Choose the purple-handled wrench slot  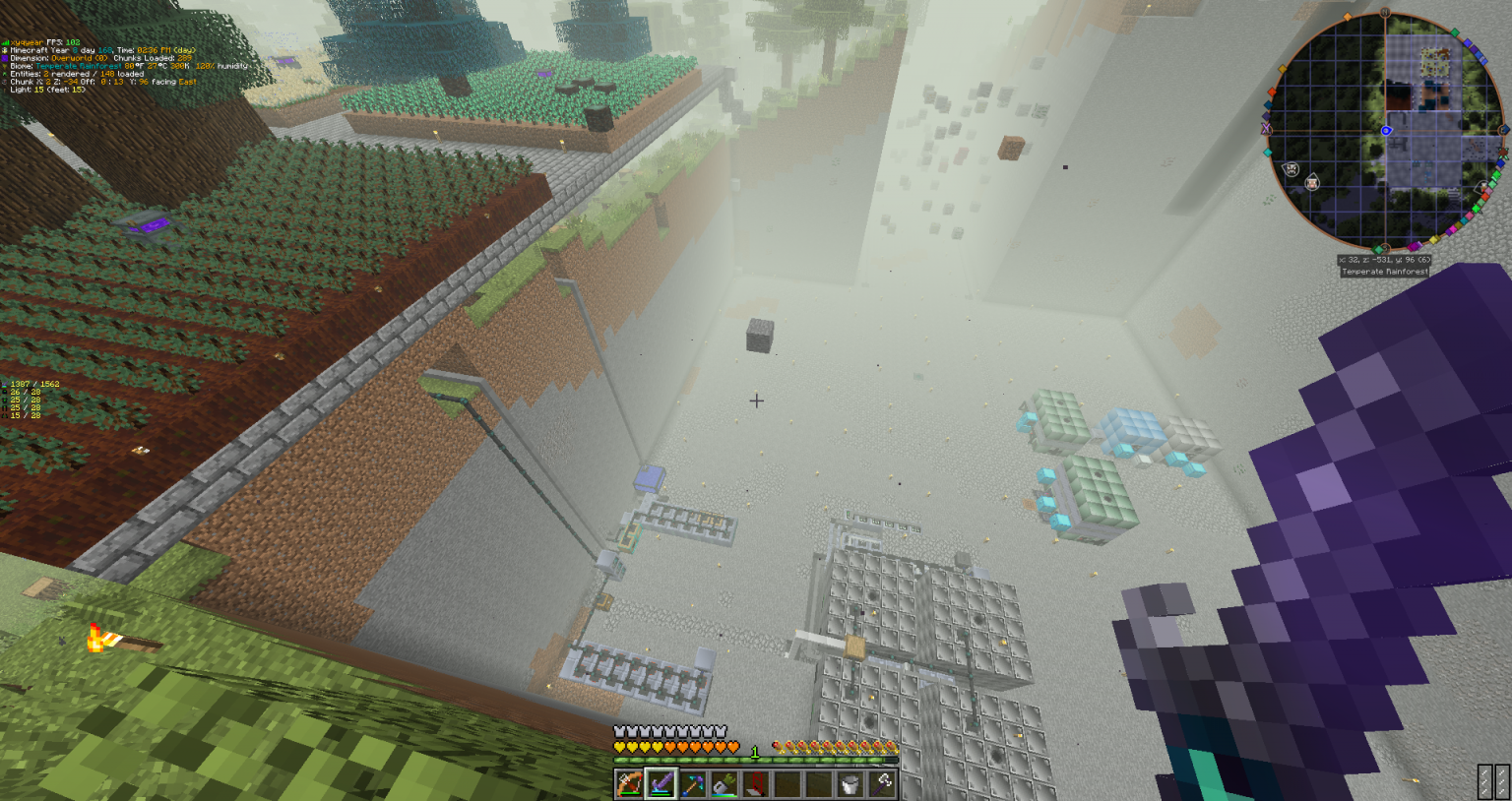tap(882, 784)
